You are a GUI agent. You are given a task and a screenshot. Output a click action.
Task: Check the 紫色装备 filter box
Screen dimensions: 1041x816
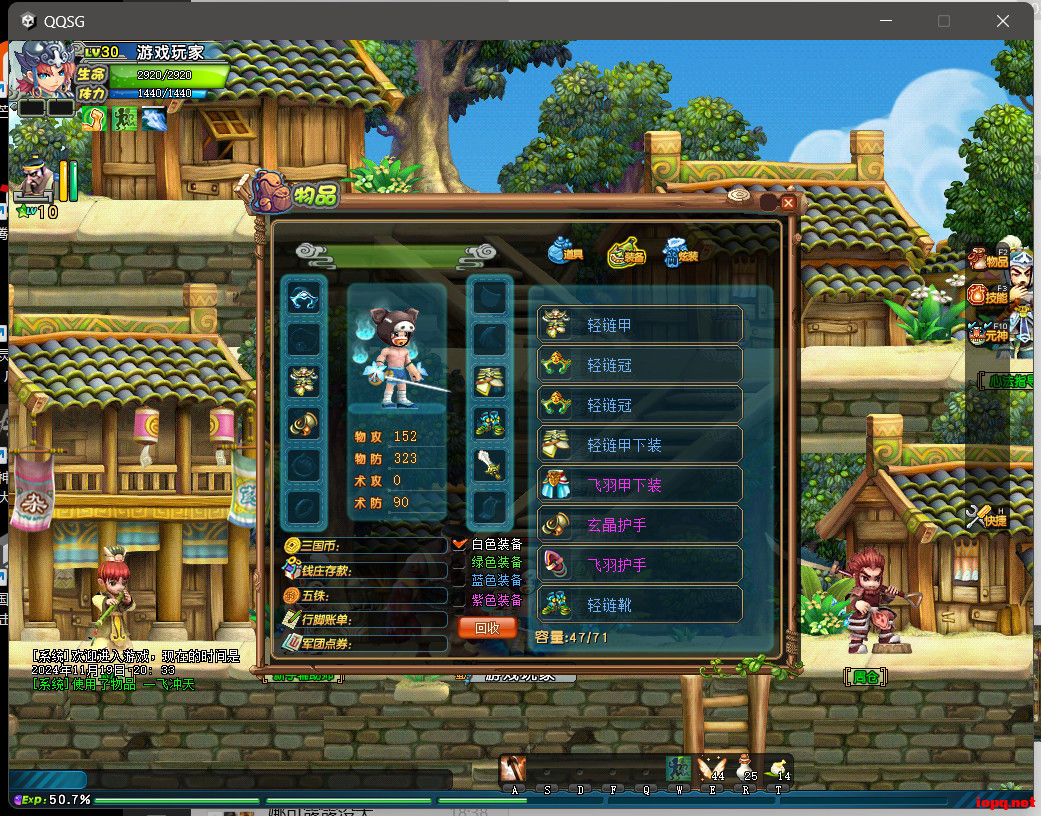[x=460, y=600]
